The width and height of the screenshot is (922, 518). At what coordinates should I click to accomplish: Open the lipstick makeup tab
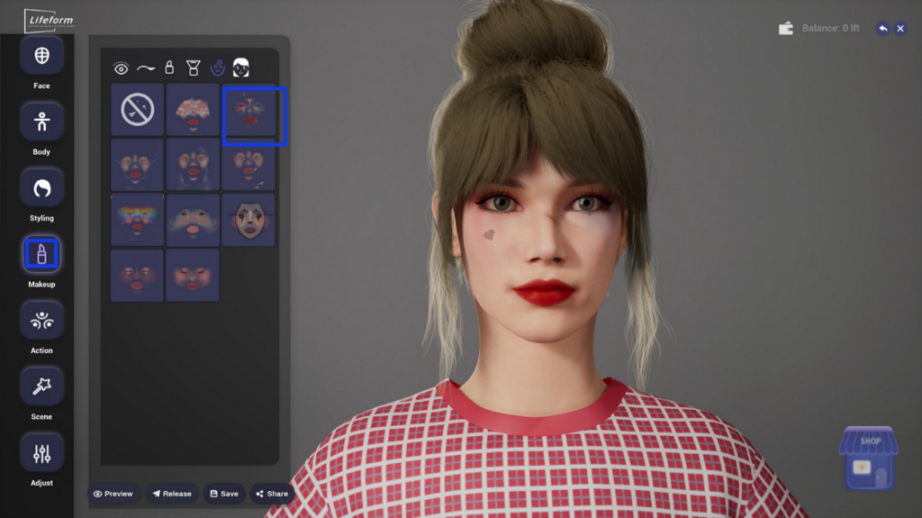coord(169,69)
